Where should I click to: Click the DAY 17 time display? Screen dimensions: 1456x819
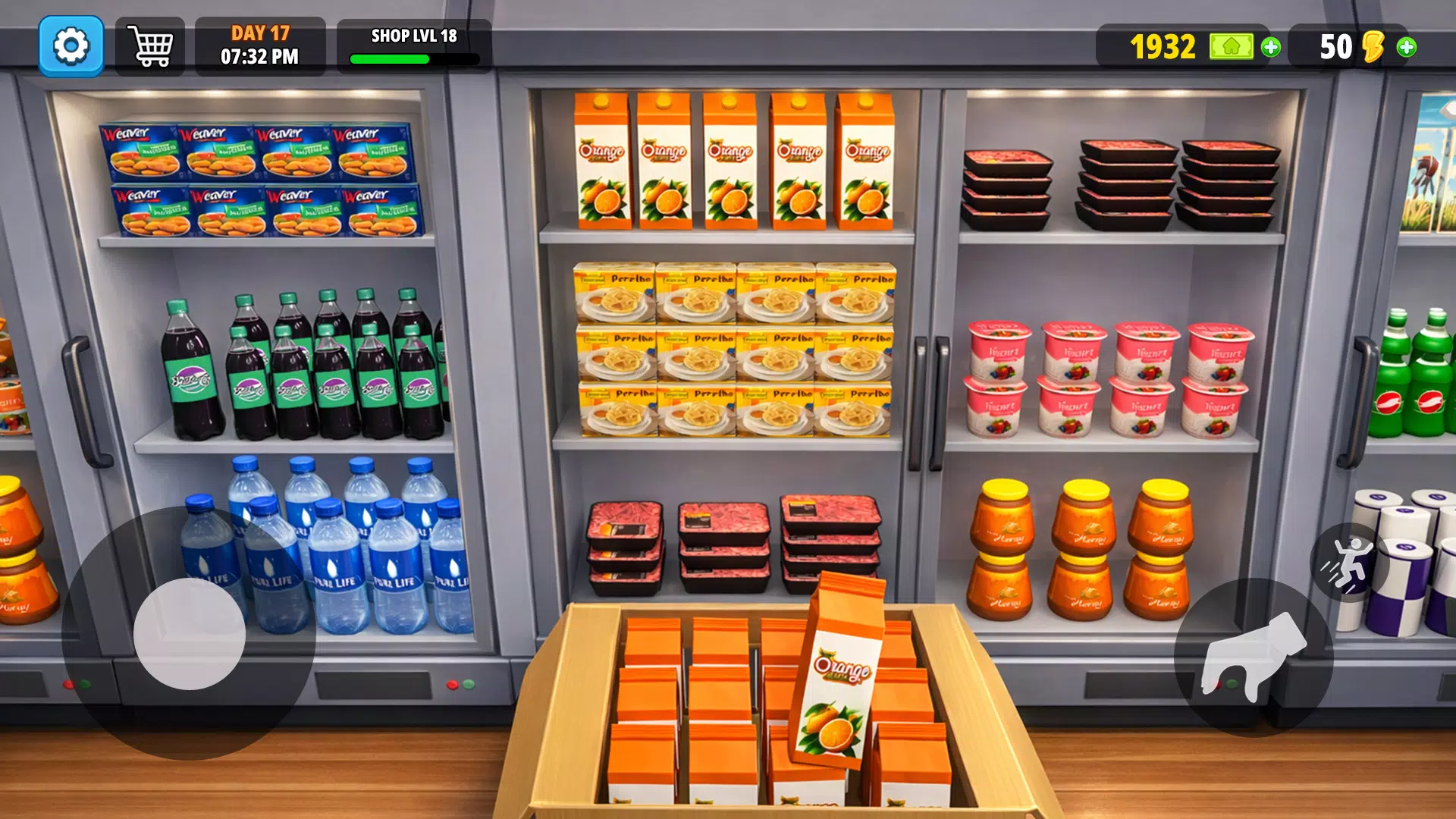pos(262,45)
